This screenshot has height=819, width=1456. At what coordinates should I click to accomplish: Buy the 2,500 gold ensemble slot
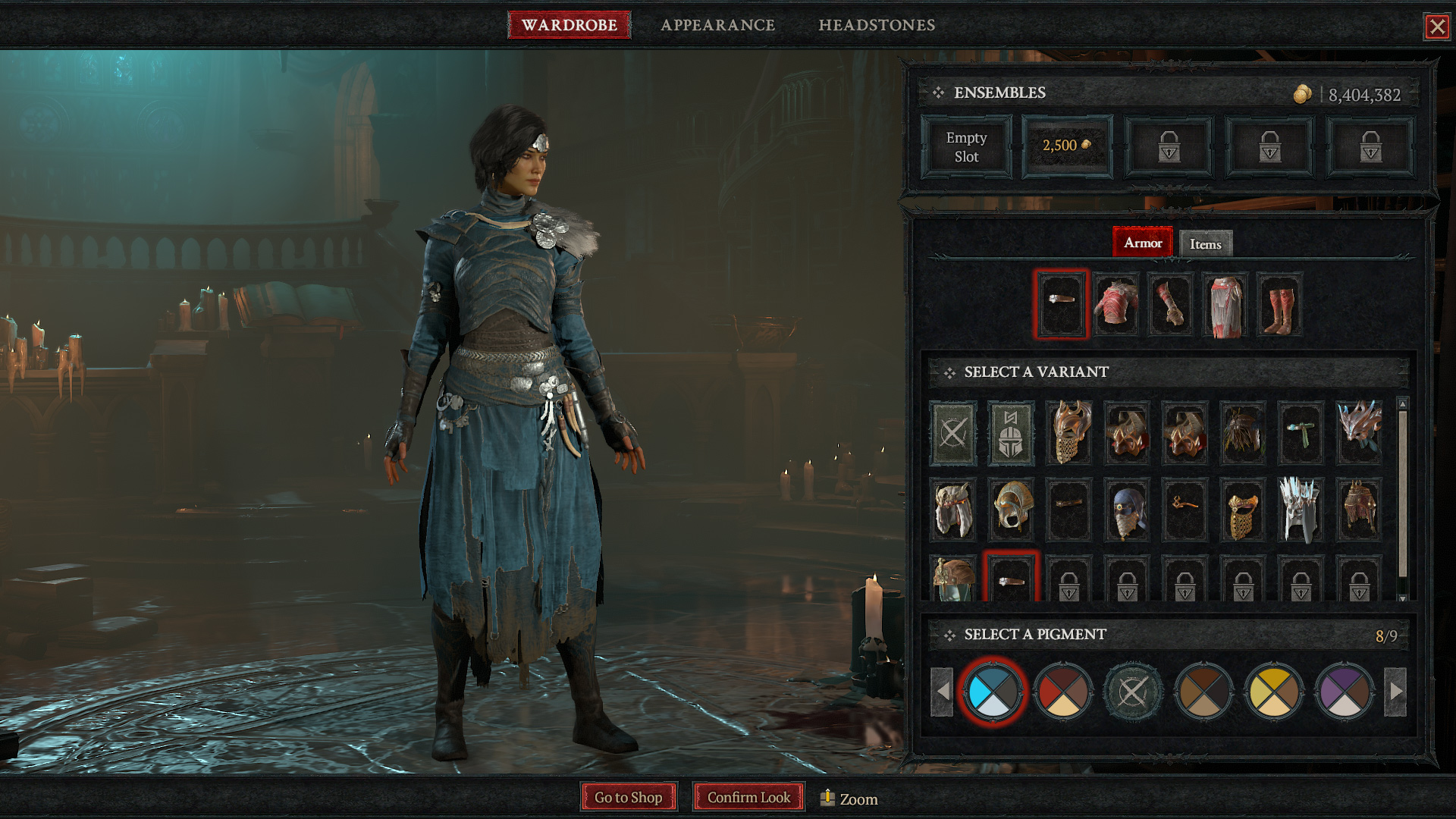(x=1066, y=146)
